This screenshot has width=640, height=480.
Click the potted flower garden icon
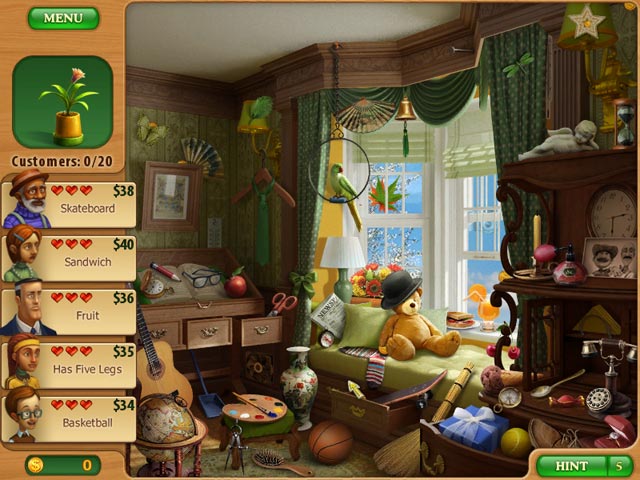point(63,101)
